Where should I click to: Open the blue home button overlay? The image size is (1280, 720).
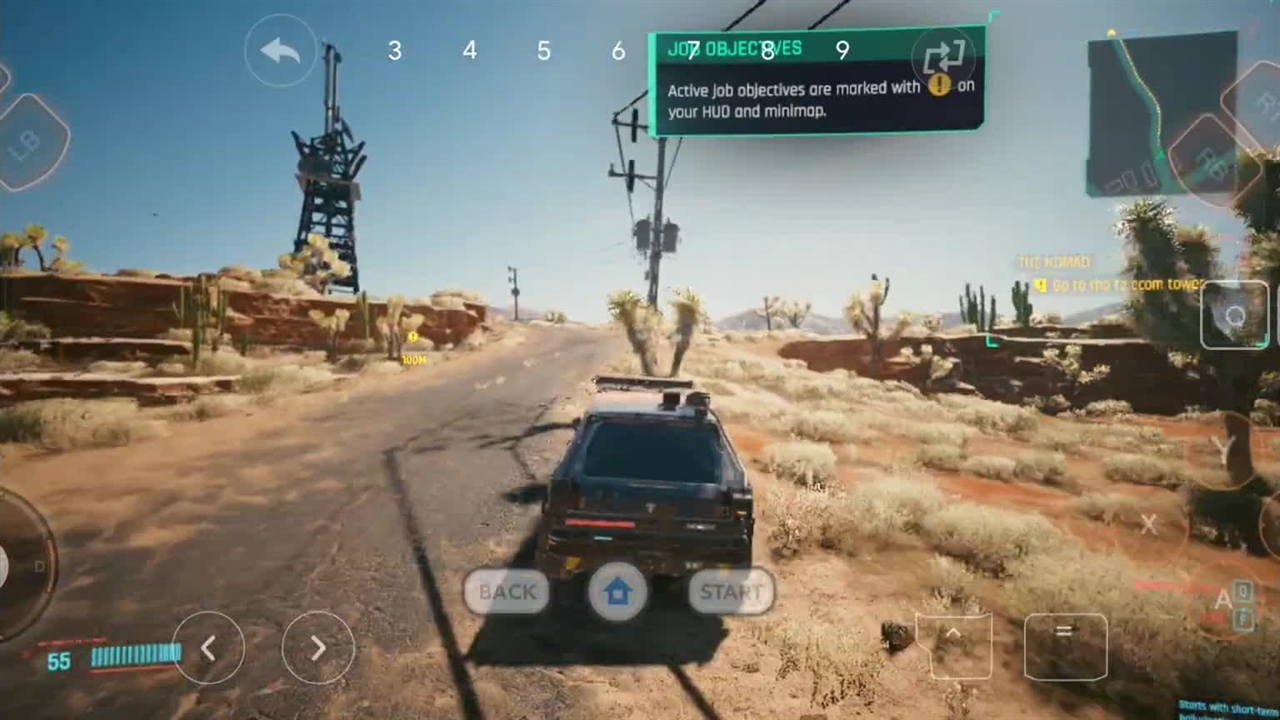[618, 592]
